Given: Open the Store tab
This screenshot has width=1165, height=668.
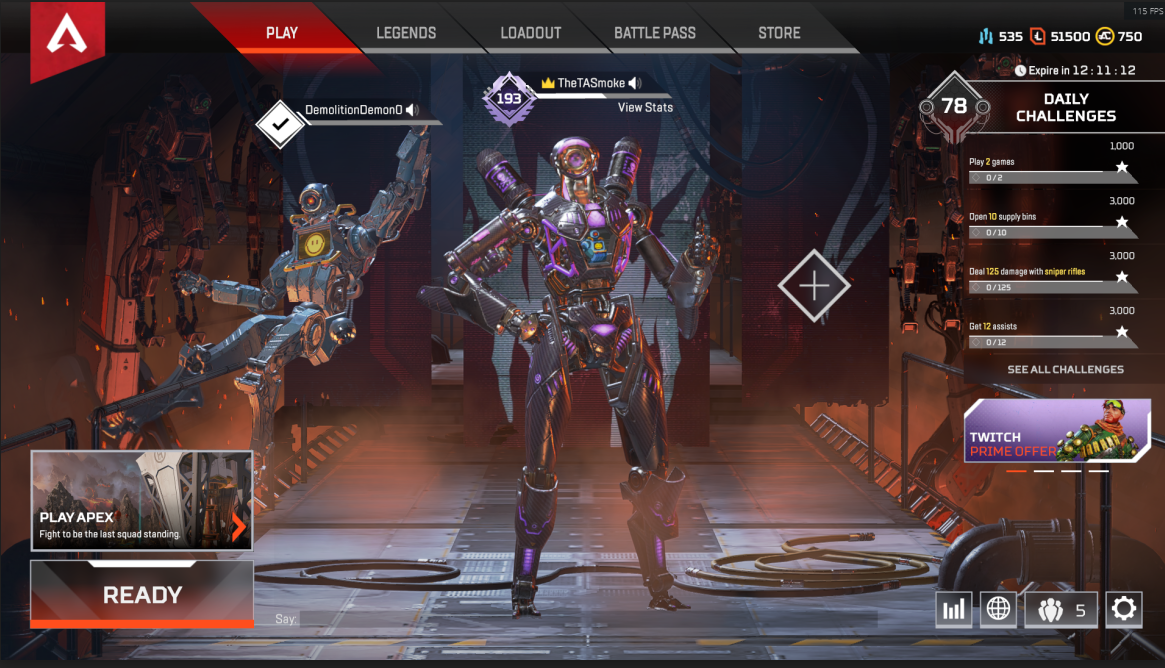Looking at the screenshot, I should (779, 33).
